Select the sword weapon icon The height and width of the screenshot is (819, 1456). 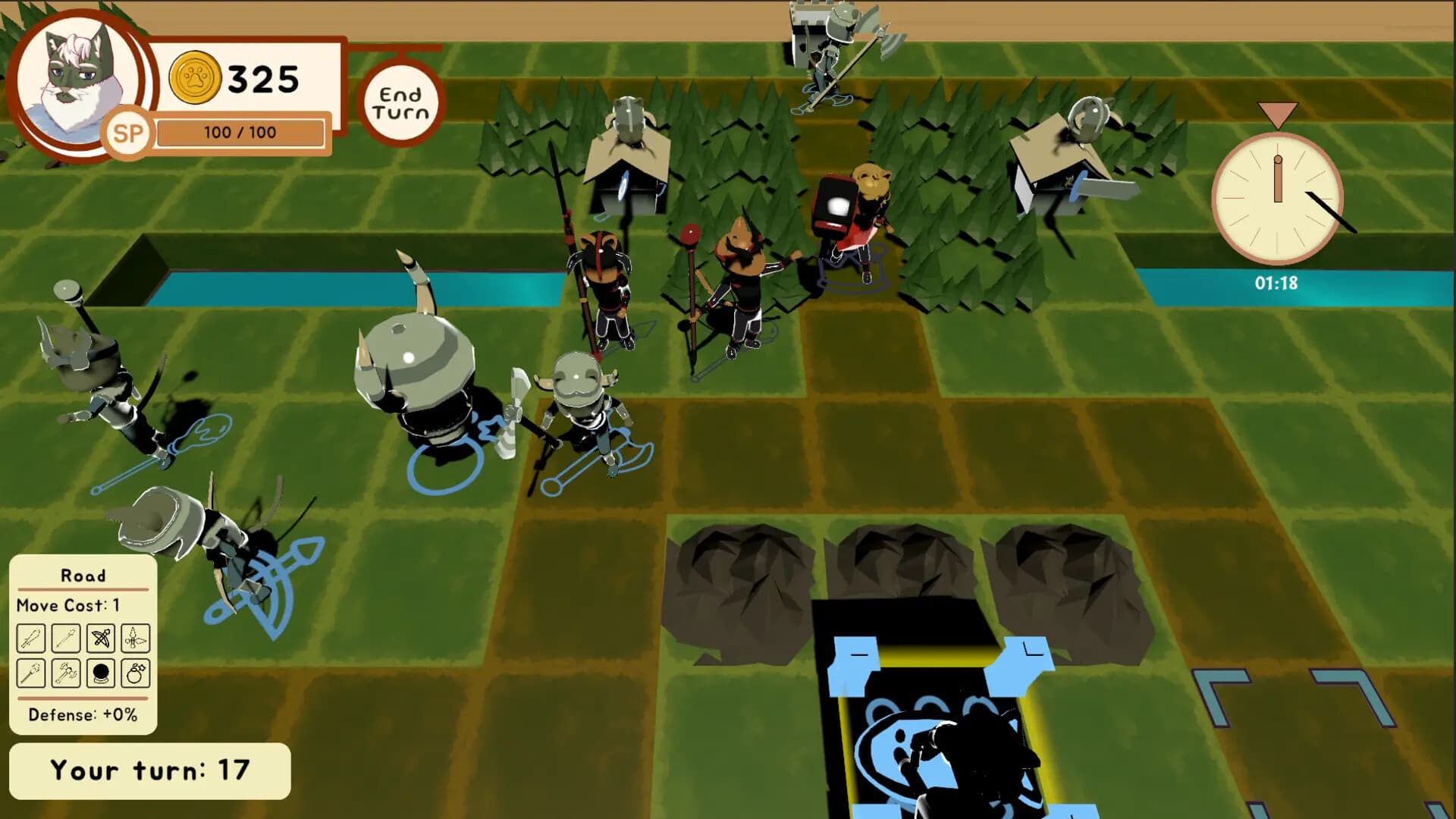click(31, 637)
